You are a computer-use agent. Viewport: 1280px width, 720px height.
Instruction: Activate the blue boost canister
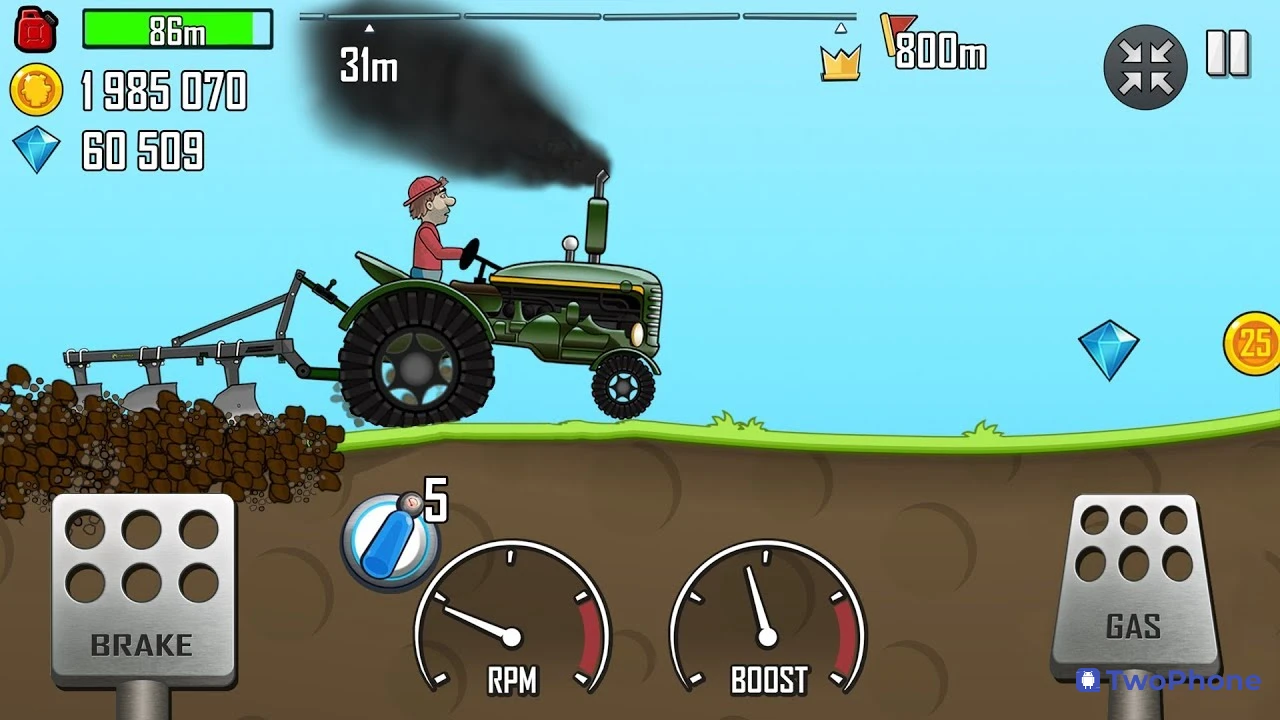(390, 542)
